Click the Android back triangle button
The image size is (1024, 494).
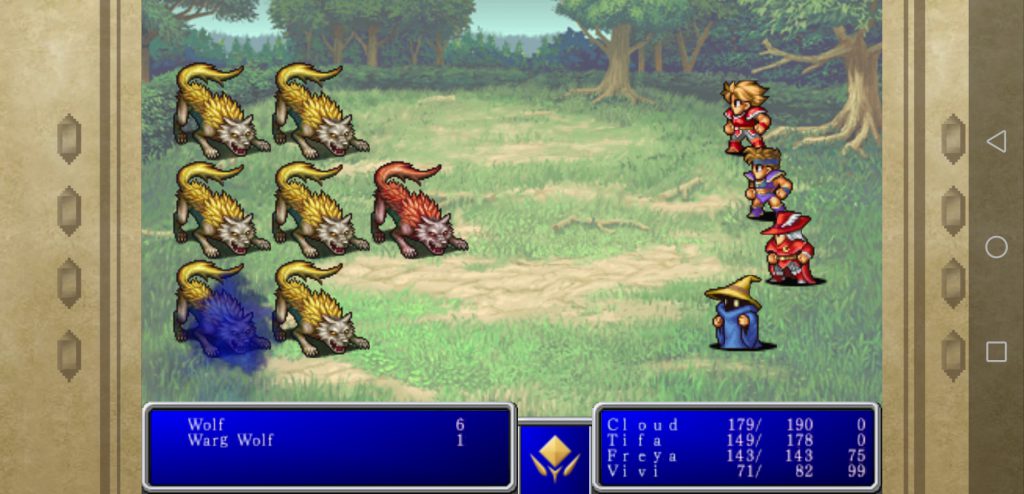click(x=996, y=142)
